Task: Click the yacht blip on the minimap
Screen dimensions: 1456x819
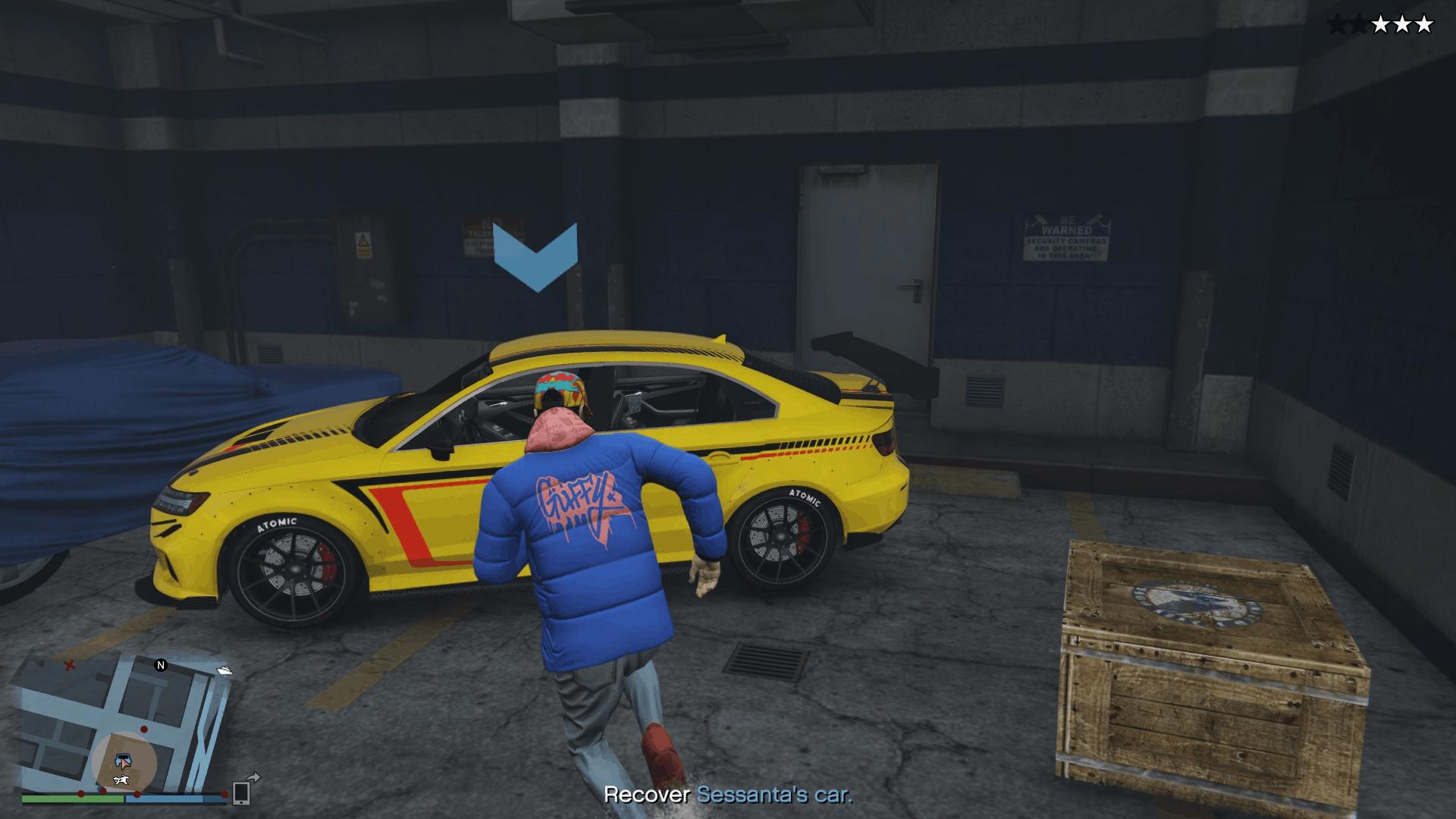Action: [x=224, y=670]
